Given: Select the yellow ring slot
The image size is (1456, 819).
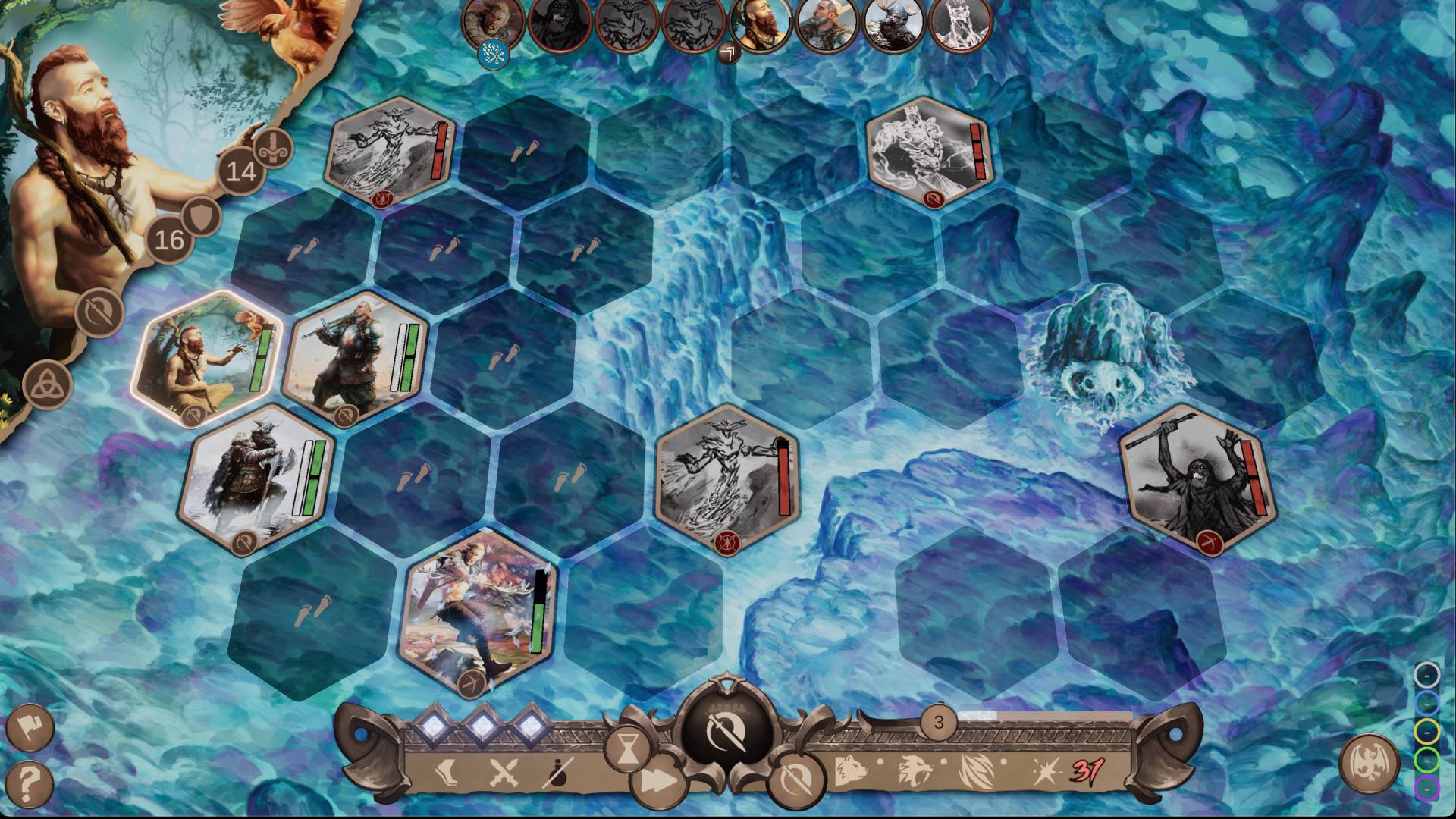Looking at the screenshot, I should [1426, 730].
